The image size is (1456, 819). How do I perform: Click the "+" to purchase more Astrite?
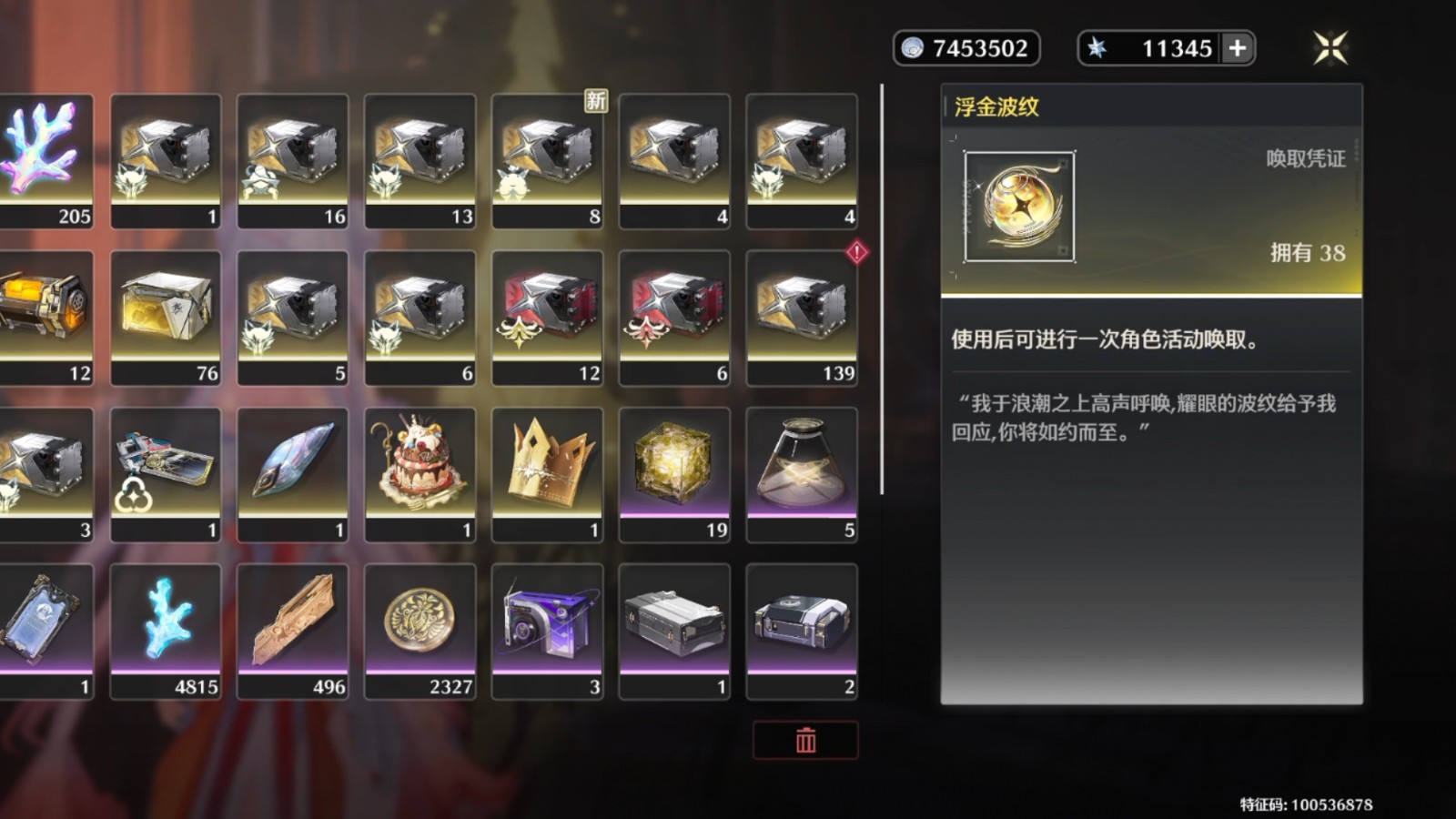coord(1236,49)
